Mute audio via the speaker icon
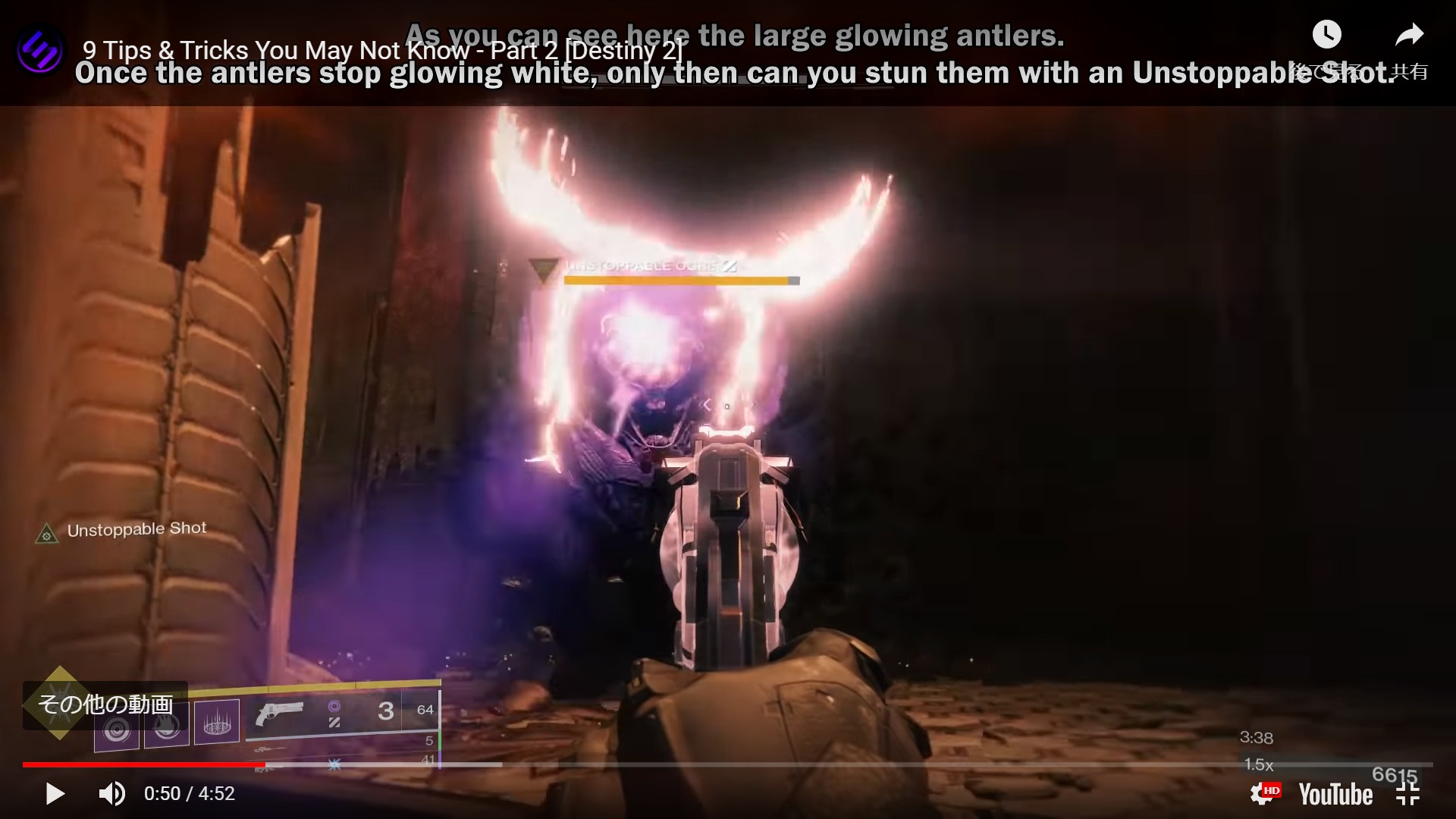The height and width of the screenshot is (819, 1456). tap(111, 793)
